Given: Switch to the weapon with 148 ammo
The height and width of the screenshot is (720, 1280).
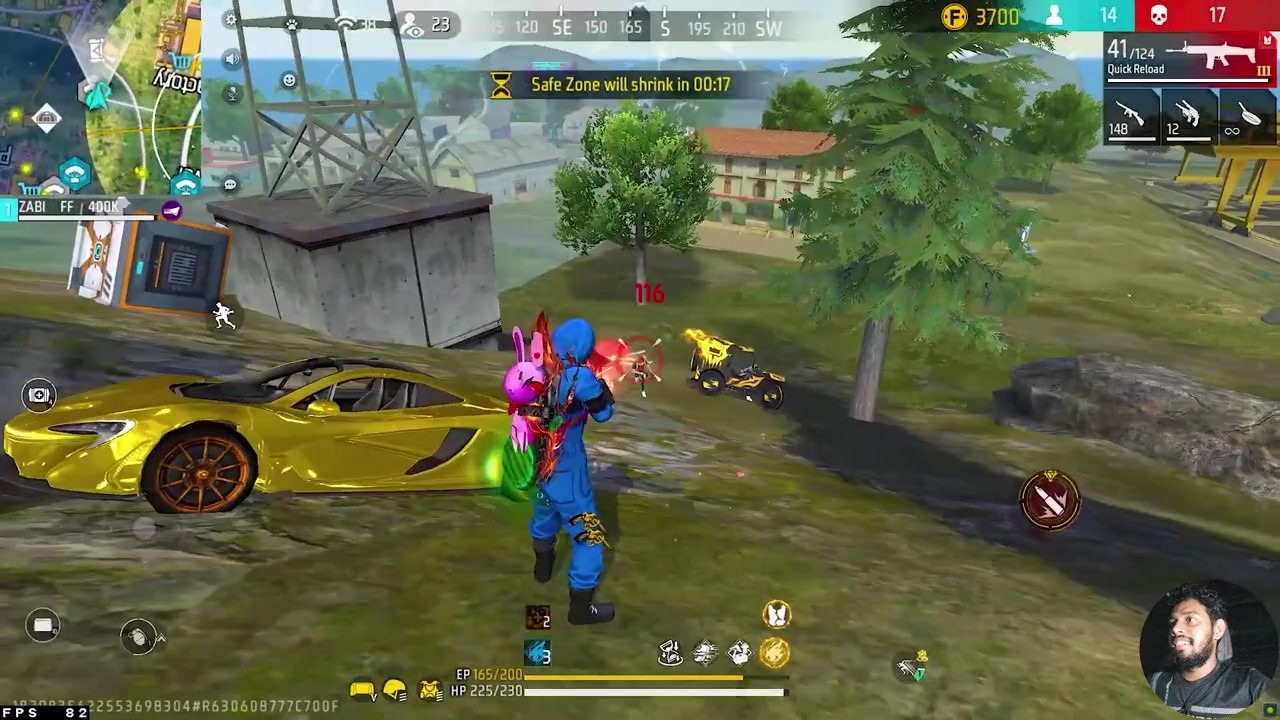Looking at the screenshot, I should 1129,116.
